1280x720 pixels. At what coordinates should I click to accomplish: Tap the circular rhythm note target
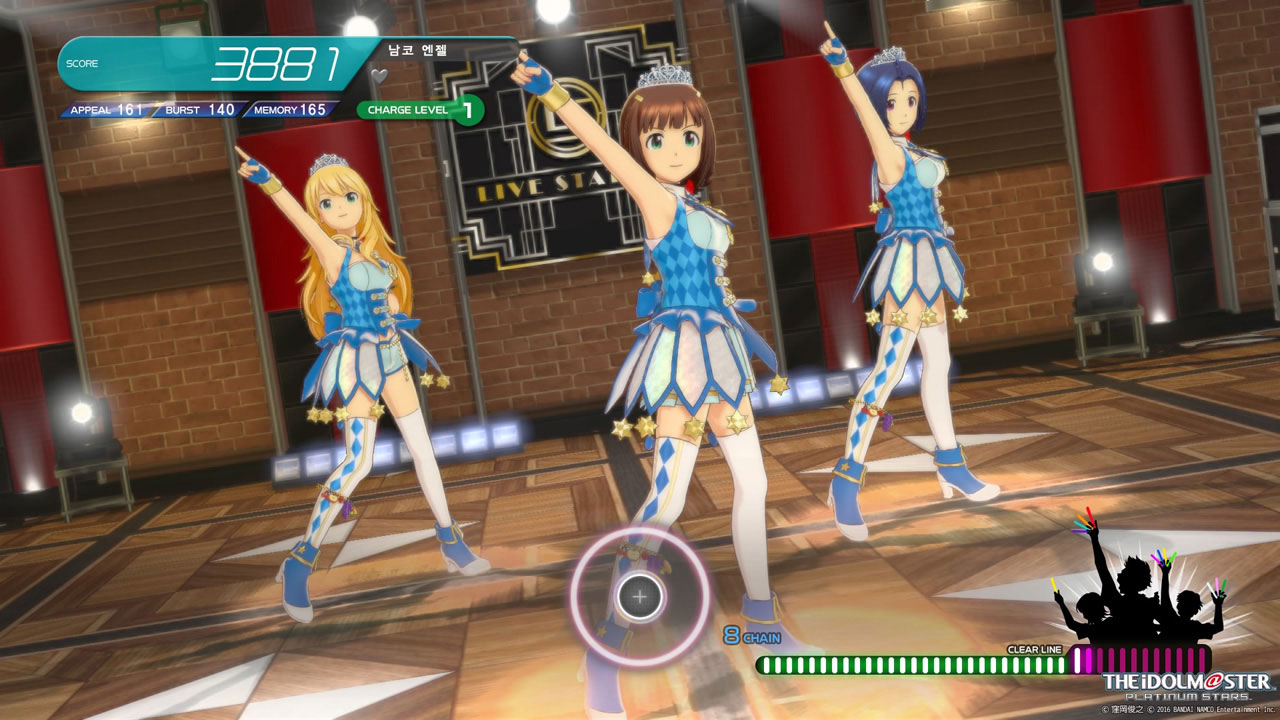640,597
